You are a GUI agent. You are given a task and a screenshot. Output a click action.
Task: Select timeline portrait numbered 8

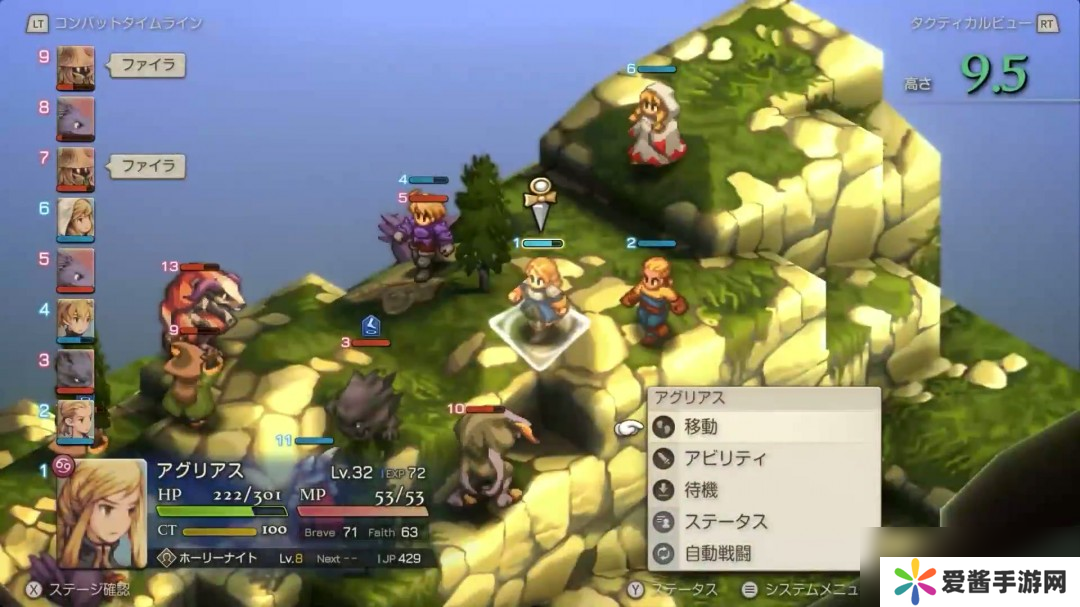pyautogui.click(x=76, y=116)
